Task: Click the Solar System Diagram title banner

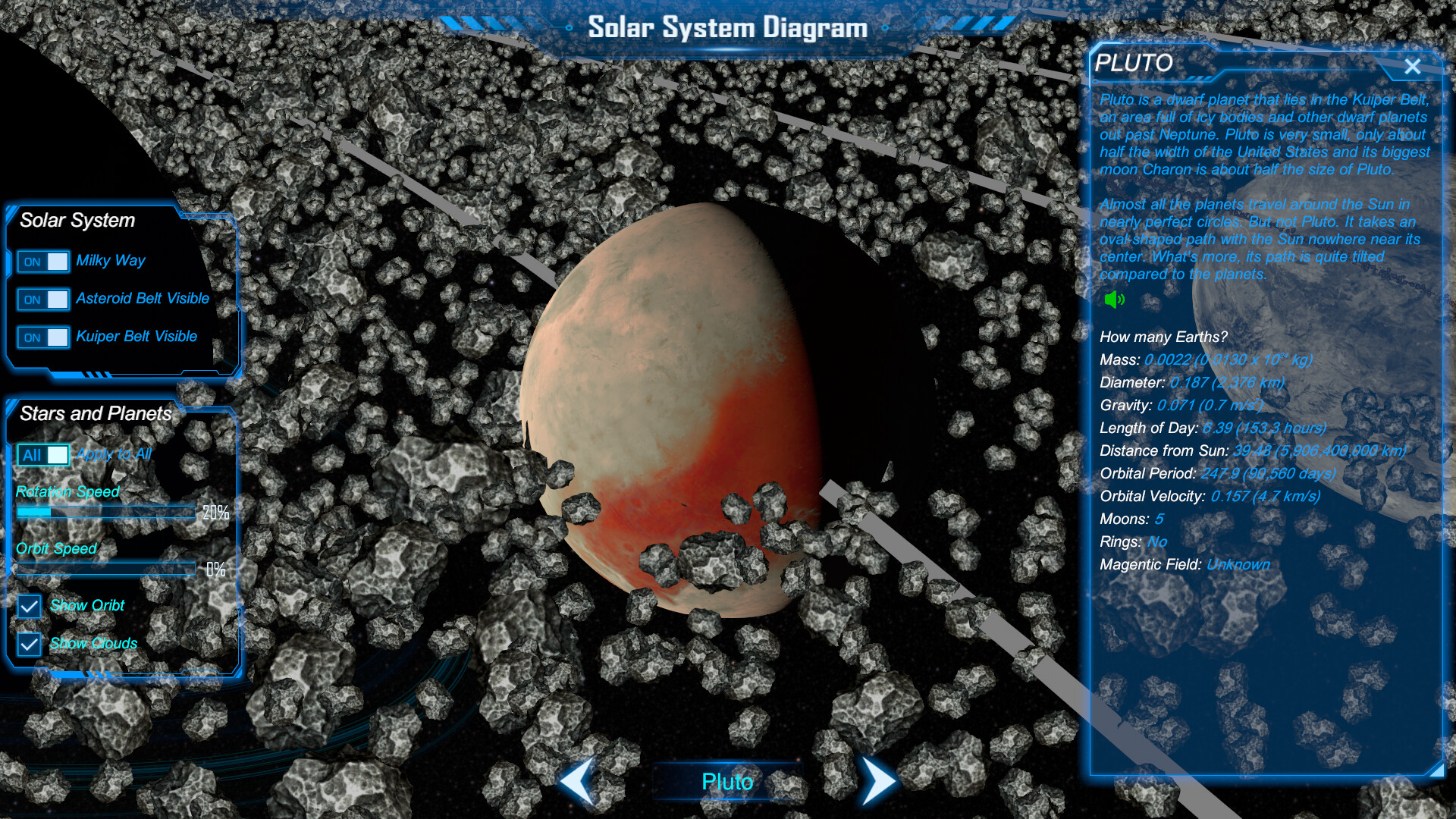Action: [x=728, y=28]
